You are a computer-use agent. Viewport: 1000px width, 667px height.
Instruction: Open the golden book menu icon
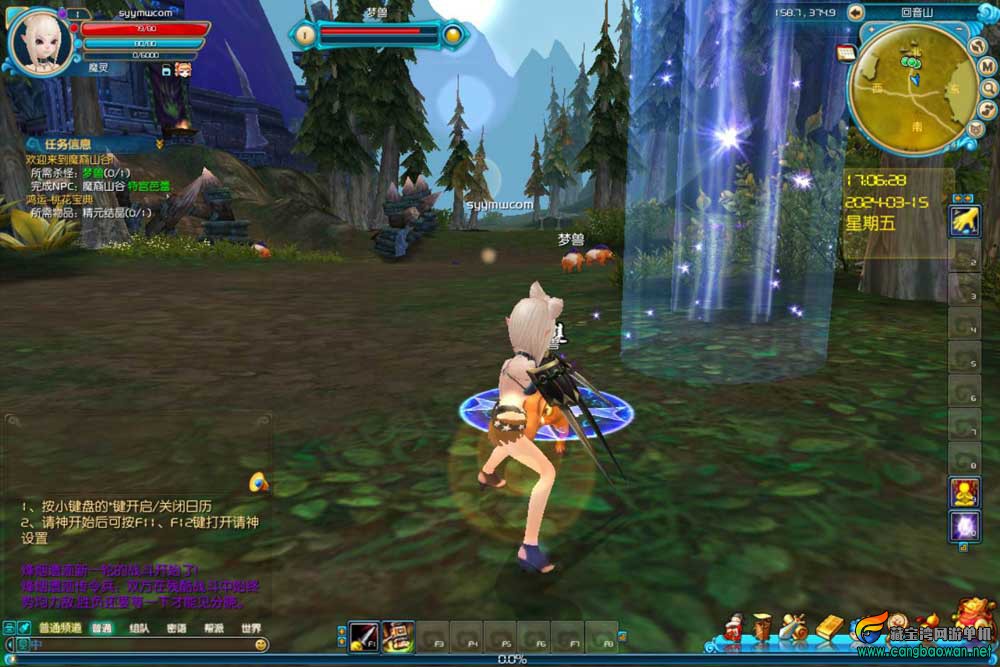(x=831, y=628)
